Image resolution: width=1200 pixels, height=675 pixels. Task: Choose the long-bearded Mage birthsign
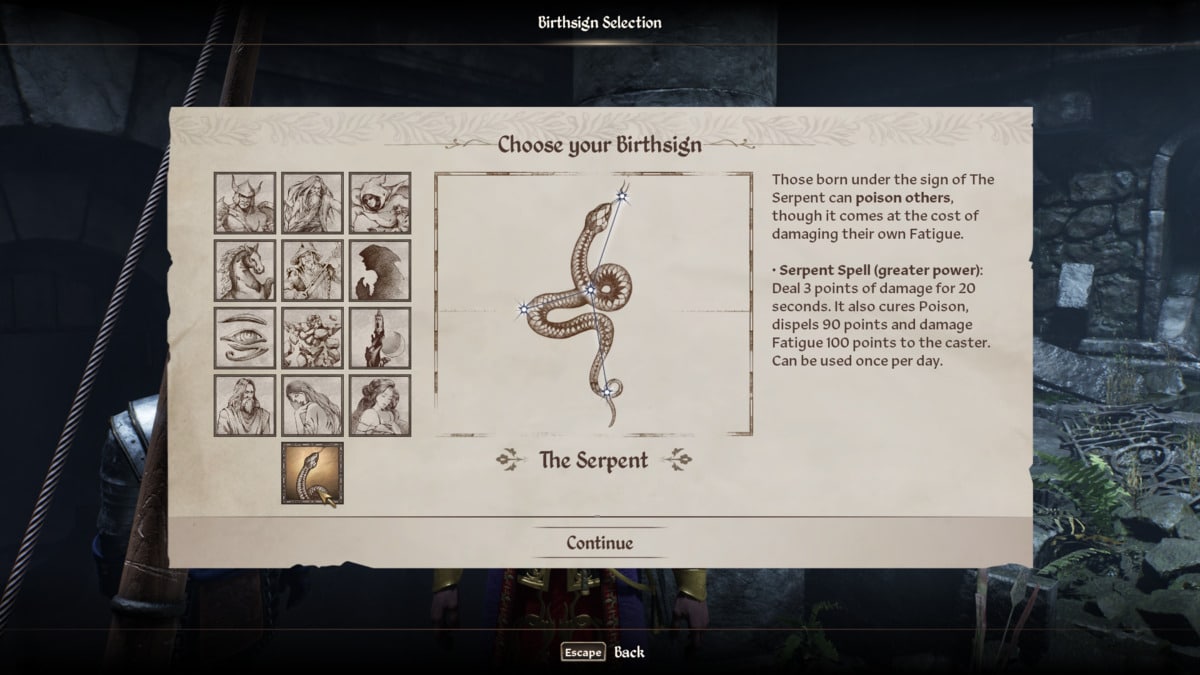coord(312,203)
